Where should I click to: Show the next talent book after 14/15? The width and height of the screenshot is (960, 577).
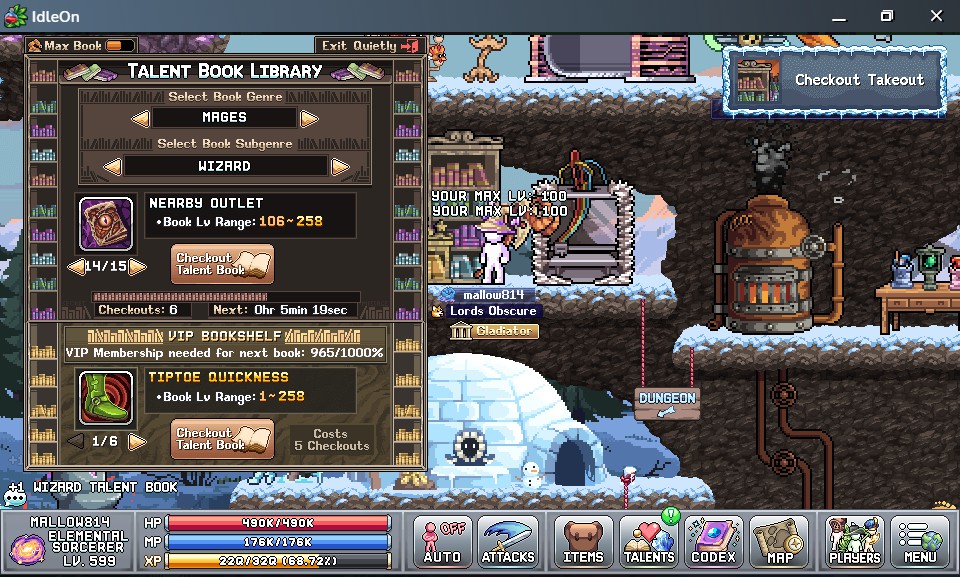pyautogui.click(x=138, y=267)
